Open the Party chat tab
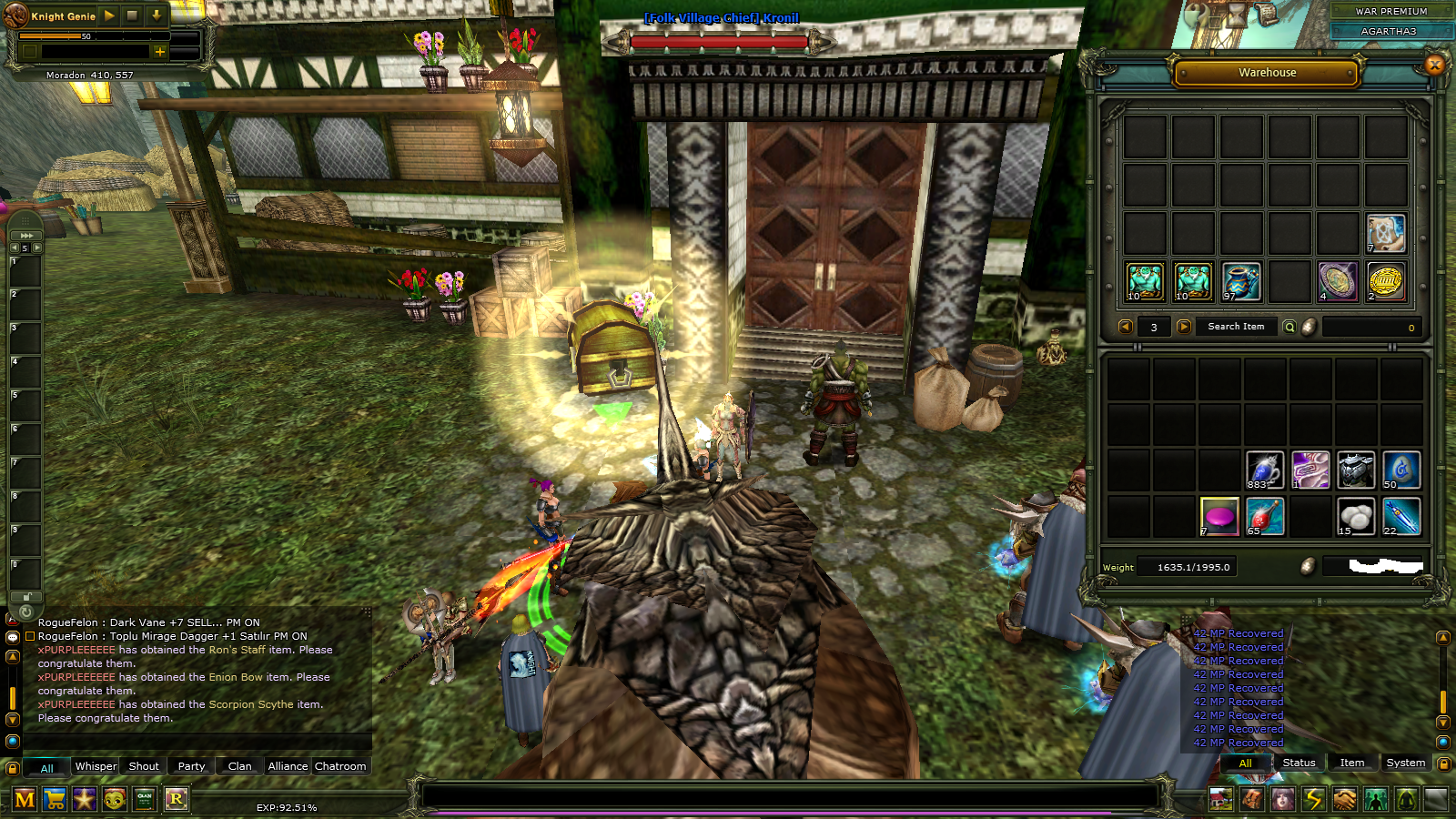Viewport: 1456px width, 819px height. (x=191, y=766)
